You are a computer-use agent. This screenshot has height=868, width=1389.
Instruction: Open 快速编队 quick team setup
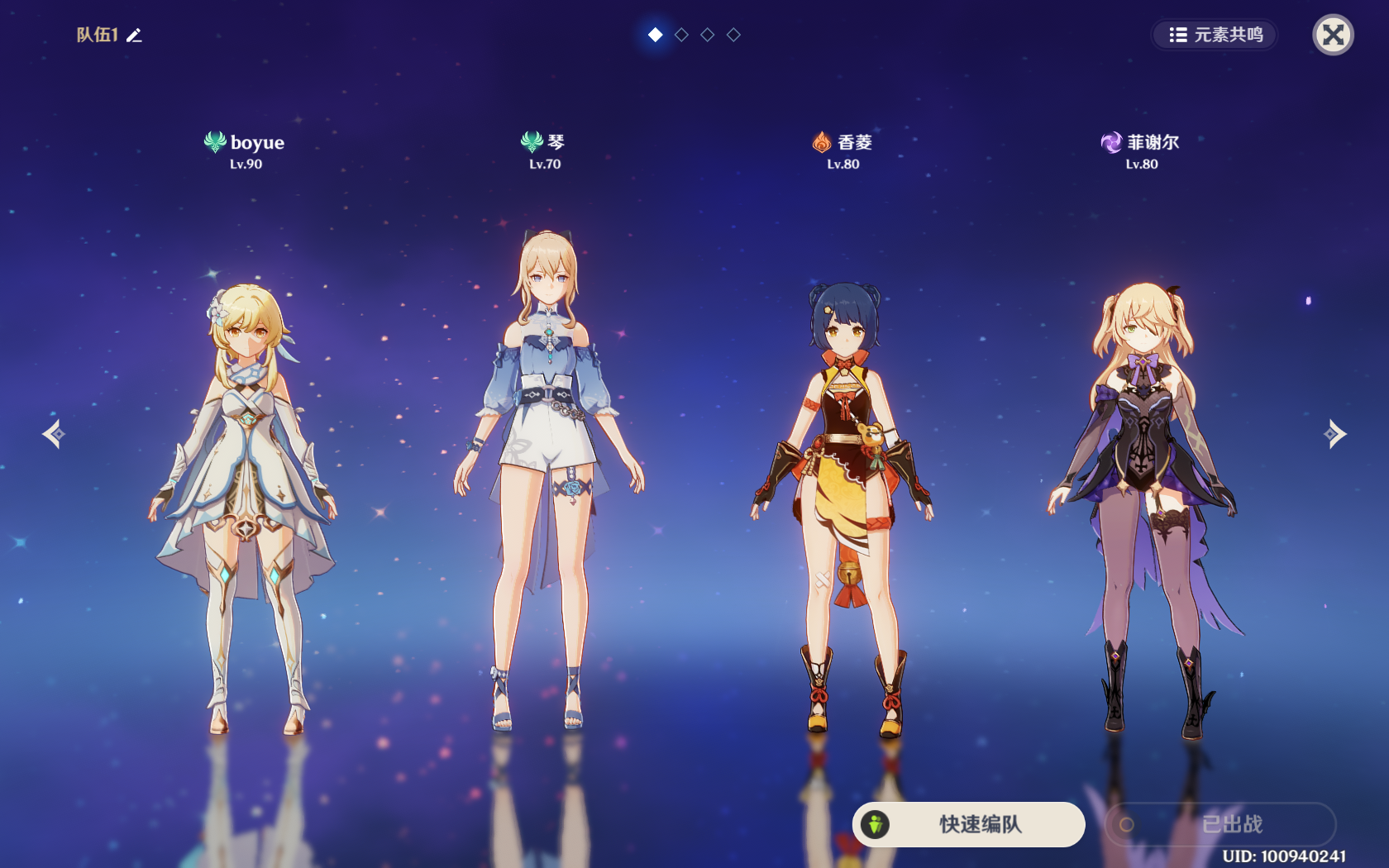[x=968, y=824]
